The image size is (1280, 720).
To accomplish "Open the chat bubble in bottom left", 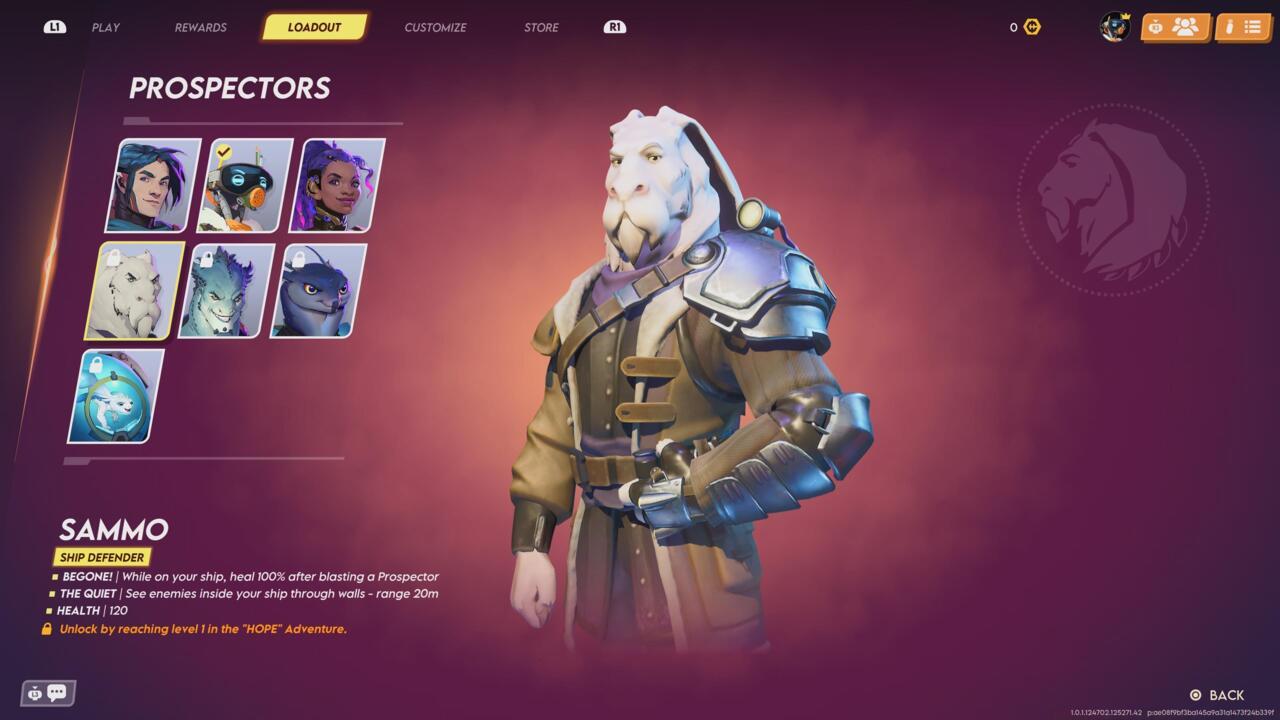I will [56, 691].
